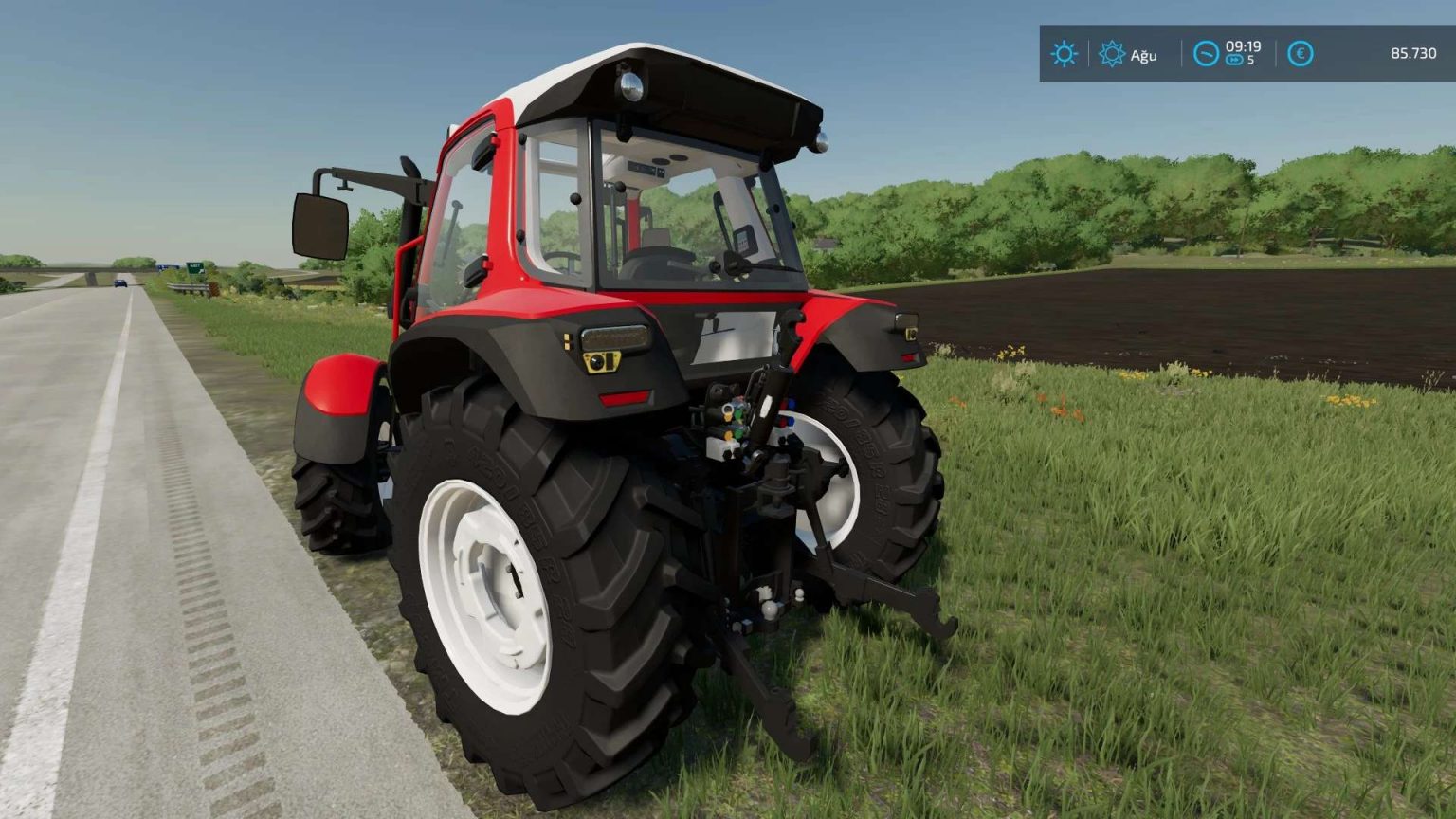Click the forecast sun icon beside Ağu
The height and width of the screenshot is (819, 1456).
pos(1112,53)
